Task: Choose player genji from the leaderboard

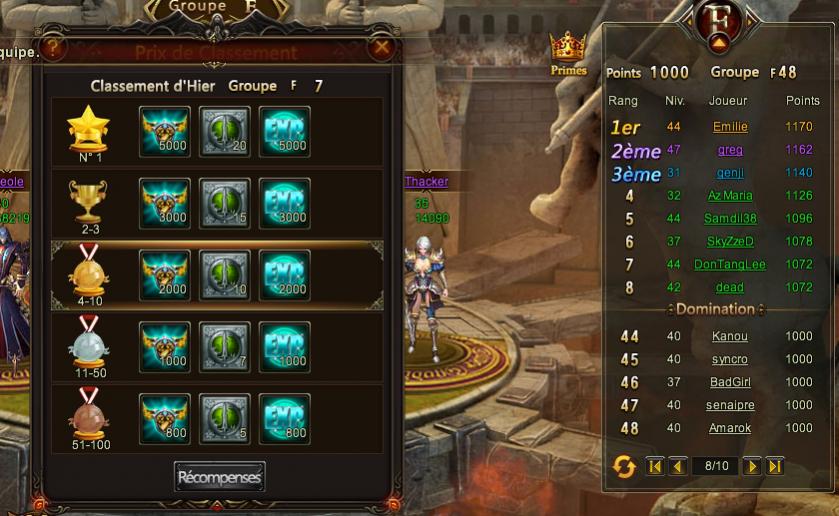Action: point(730,173)
